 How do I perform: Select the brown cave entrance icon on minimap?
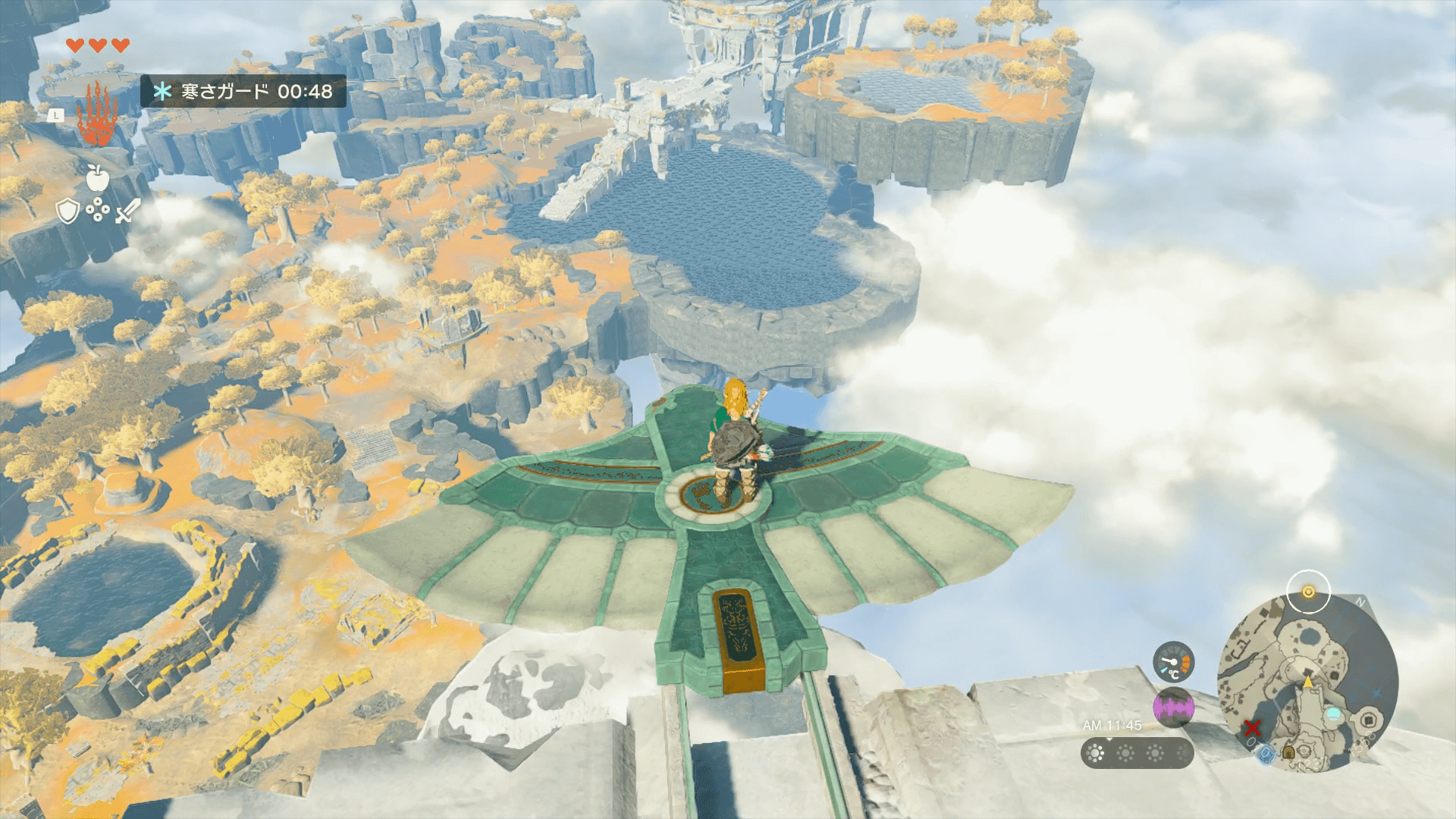coord(1288,753)
